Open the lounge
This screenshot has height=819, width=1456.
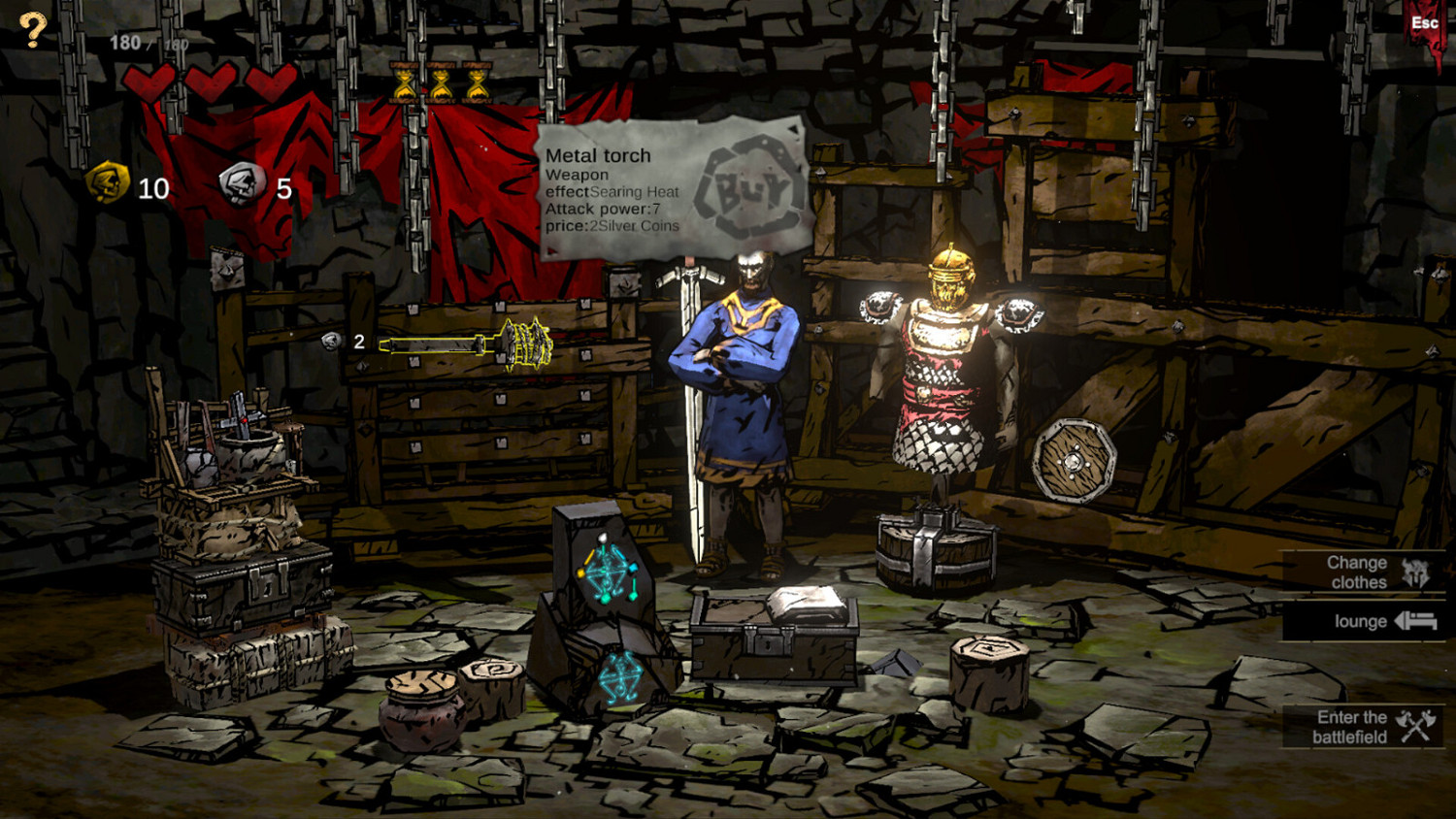pos(1359,622)
